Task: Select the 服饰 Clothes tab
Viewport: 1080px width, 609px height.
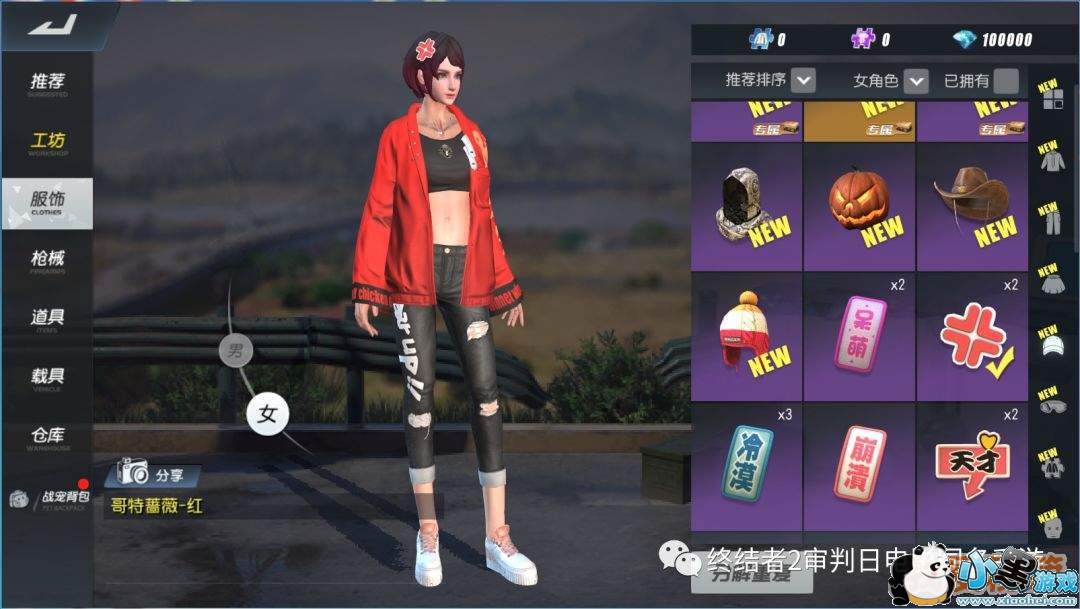Action: (x=47, y=202)
